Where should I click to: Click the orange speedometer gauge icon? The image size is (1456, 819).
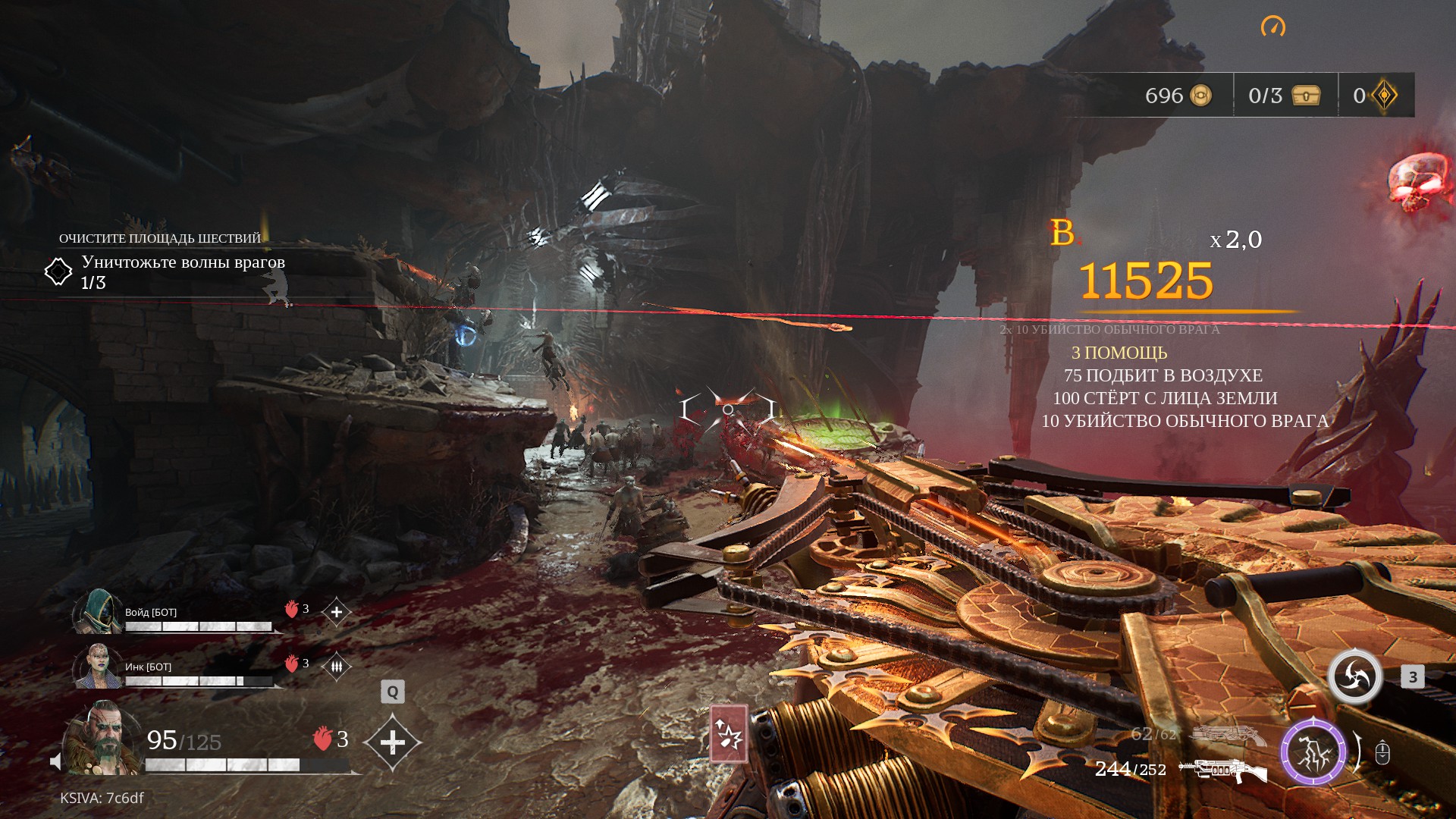(1273, 27)
